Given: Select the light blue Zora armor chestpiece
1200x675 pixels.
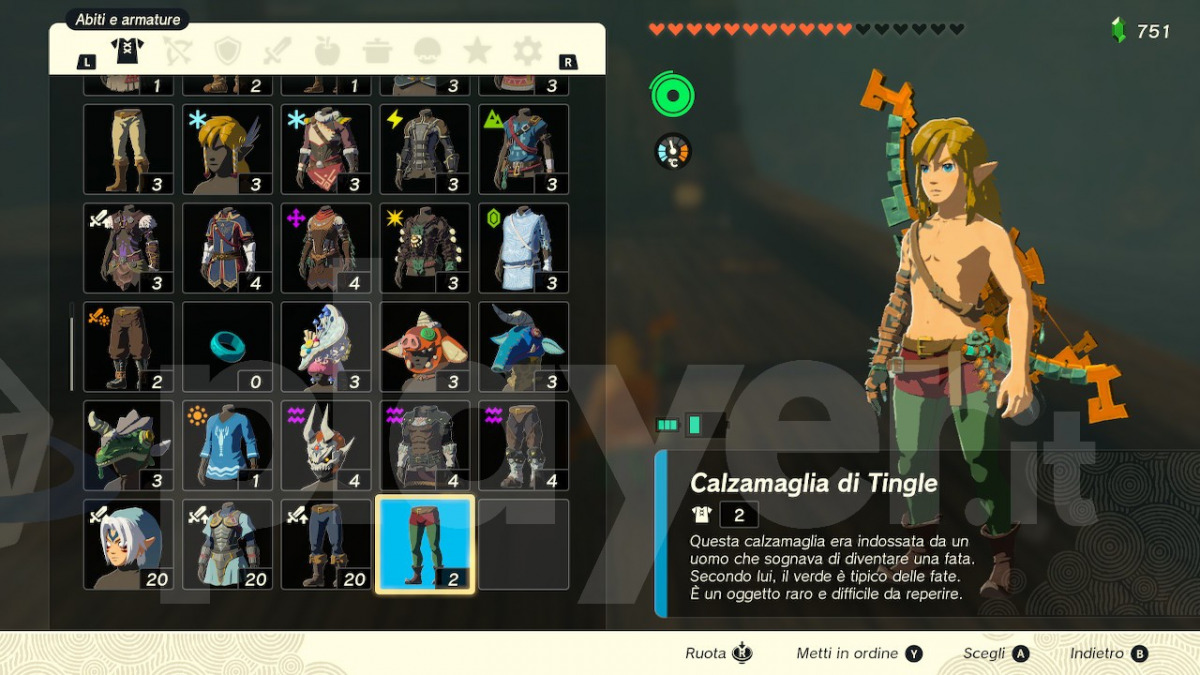Looking at the screenshot, I should (524, 248).
